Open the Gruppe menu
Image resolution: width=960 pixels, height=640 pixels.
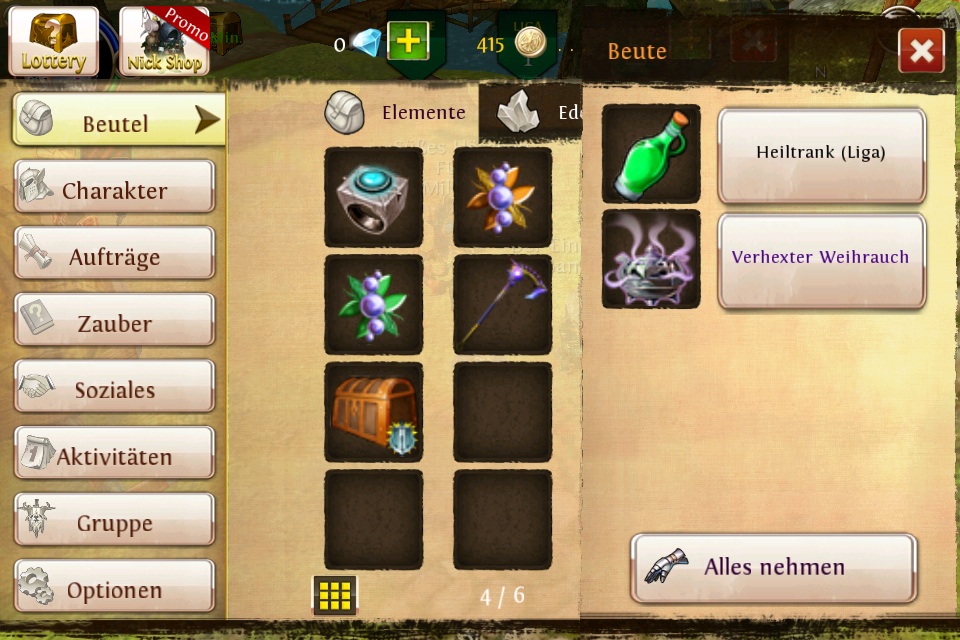[114, 521]
